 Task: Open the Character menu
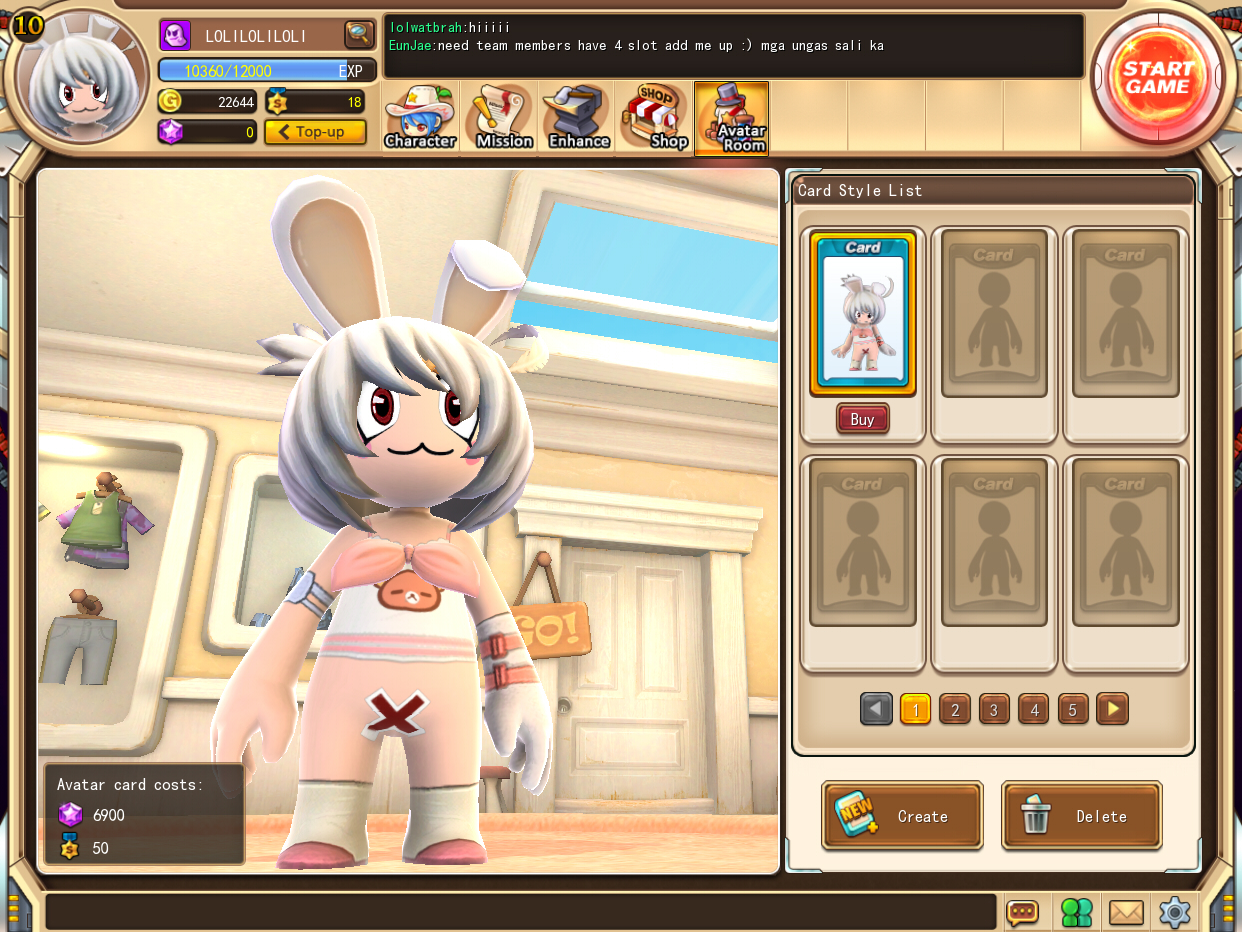click(x=420, y=118)
